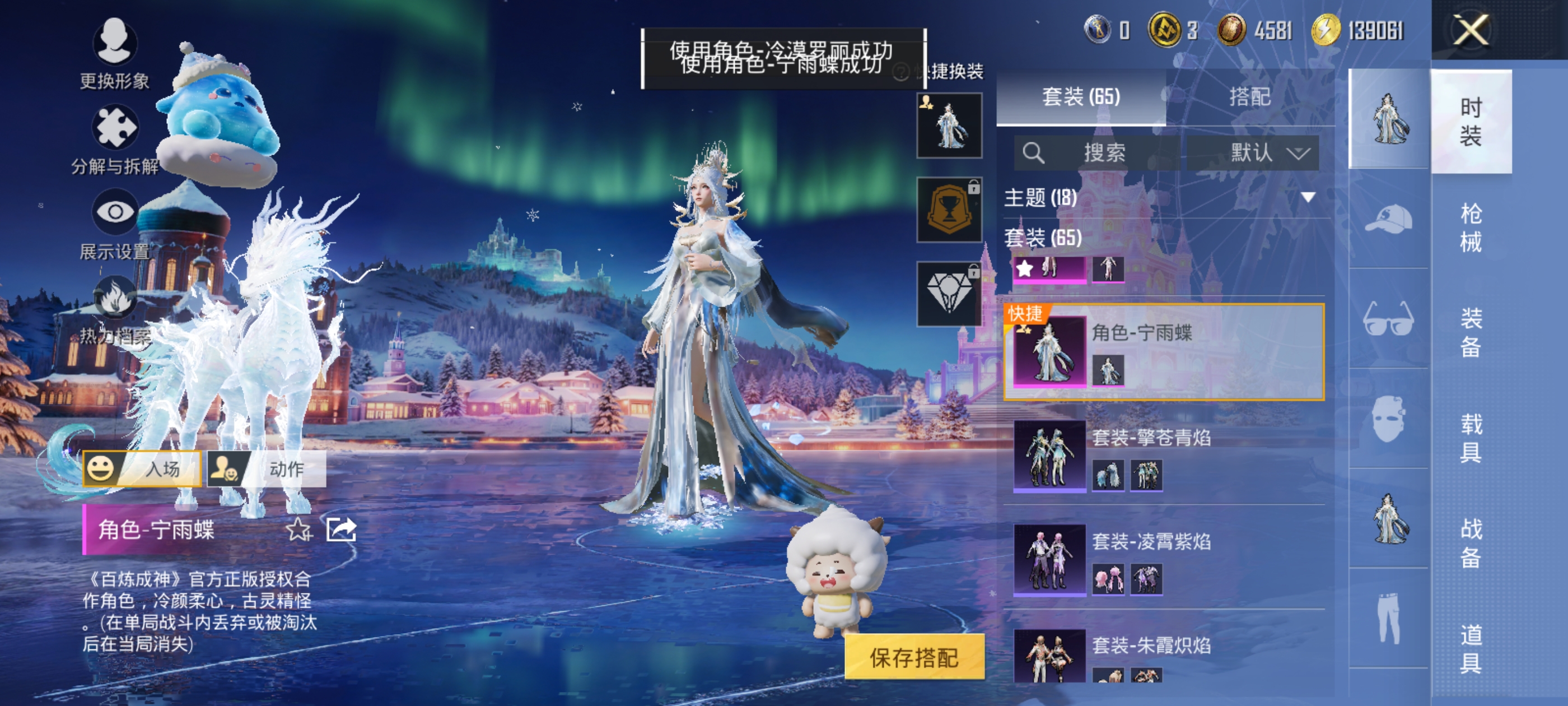Click the 搜索 search field
The width and height of the screenshot is (1568, 706).
(1096, 152)
